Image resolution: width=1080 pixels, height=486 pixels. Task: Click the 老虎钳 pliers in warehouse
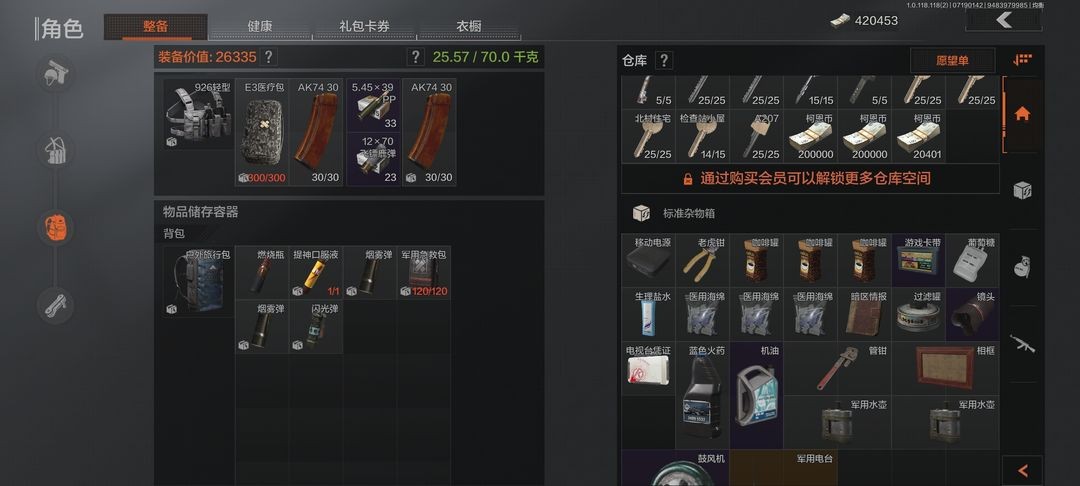pyautogui.click(x=703, y=262)
